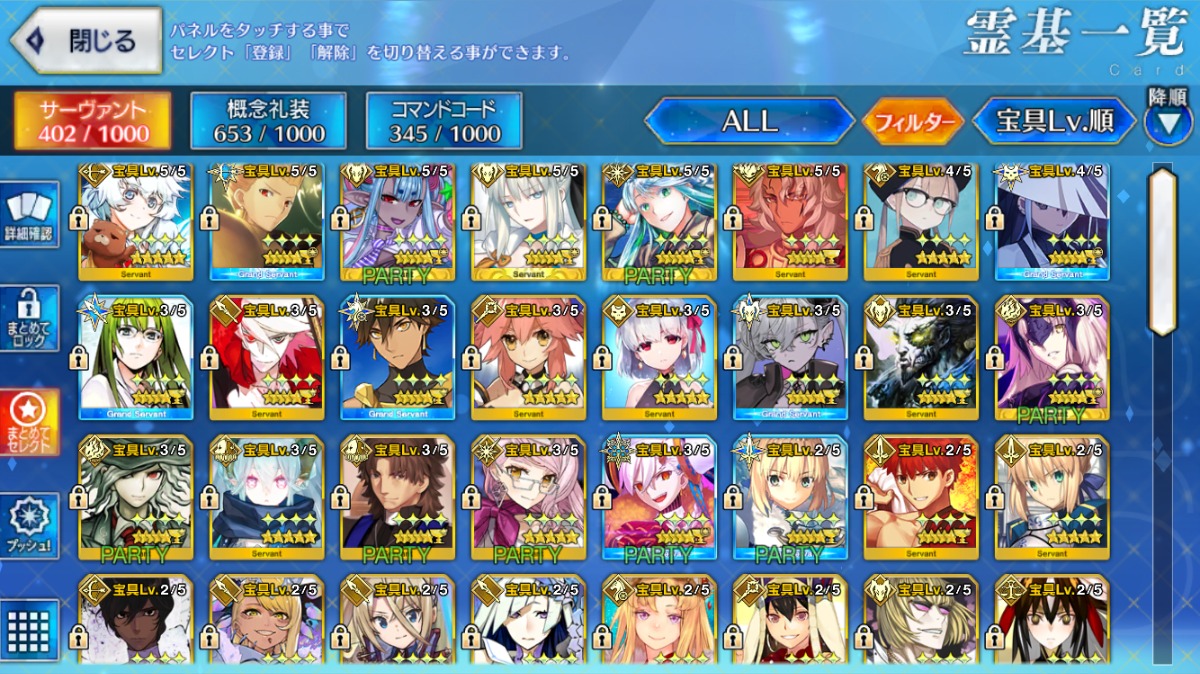Select the ALL class filter
This screenshot has height=674, width=1200.
point(749,122)
